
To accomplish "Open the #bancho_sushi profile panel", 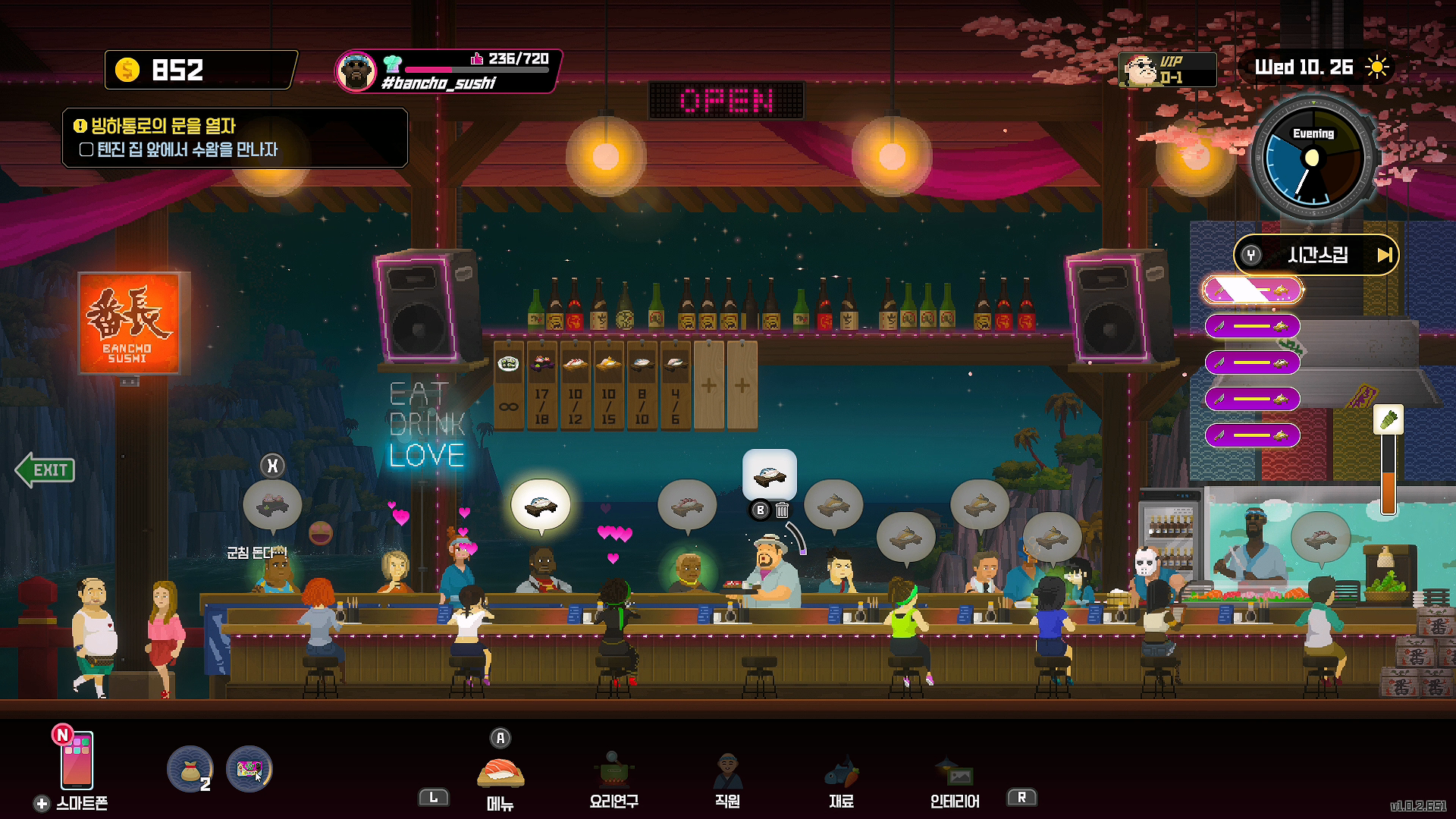I will click(447, 71).
